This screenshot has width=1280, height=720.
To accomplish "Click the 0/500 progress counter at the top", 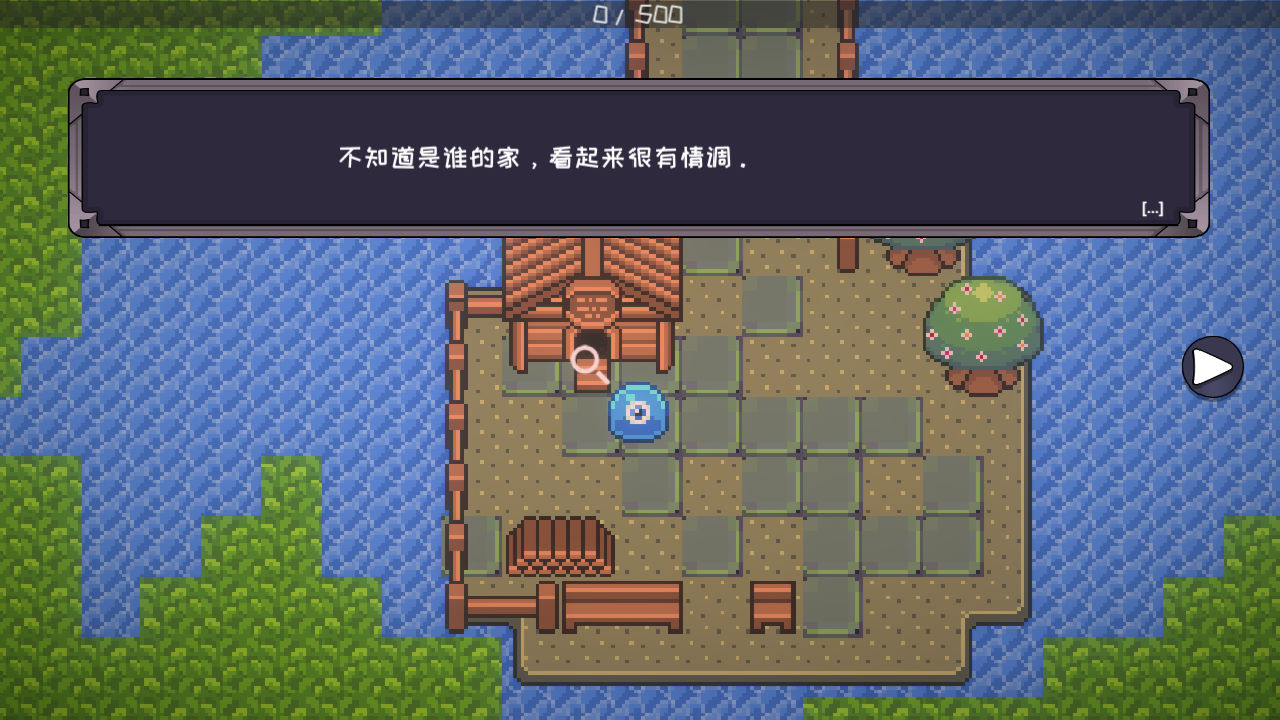I will coord(637,14).
